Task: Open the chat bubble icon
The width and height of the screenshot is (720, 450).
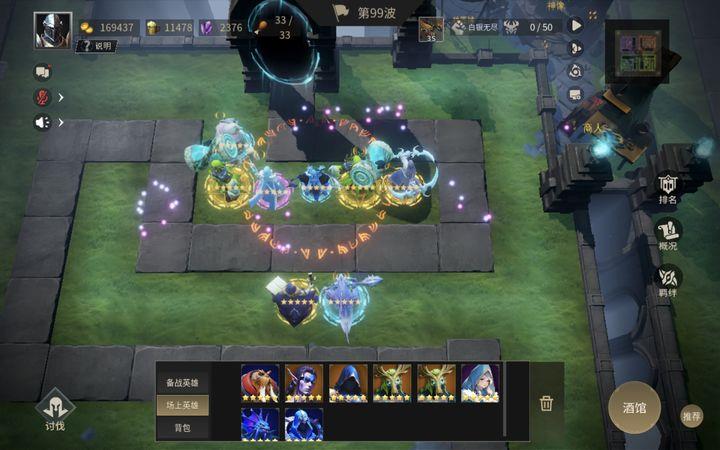Action: (x=42, y=72)
